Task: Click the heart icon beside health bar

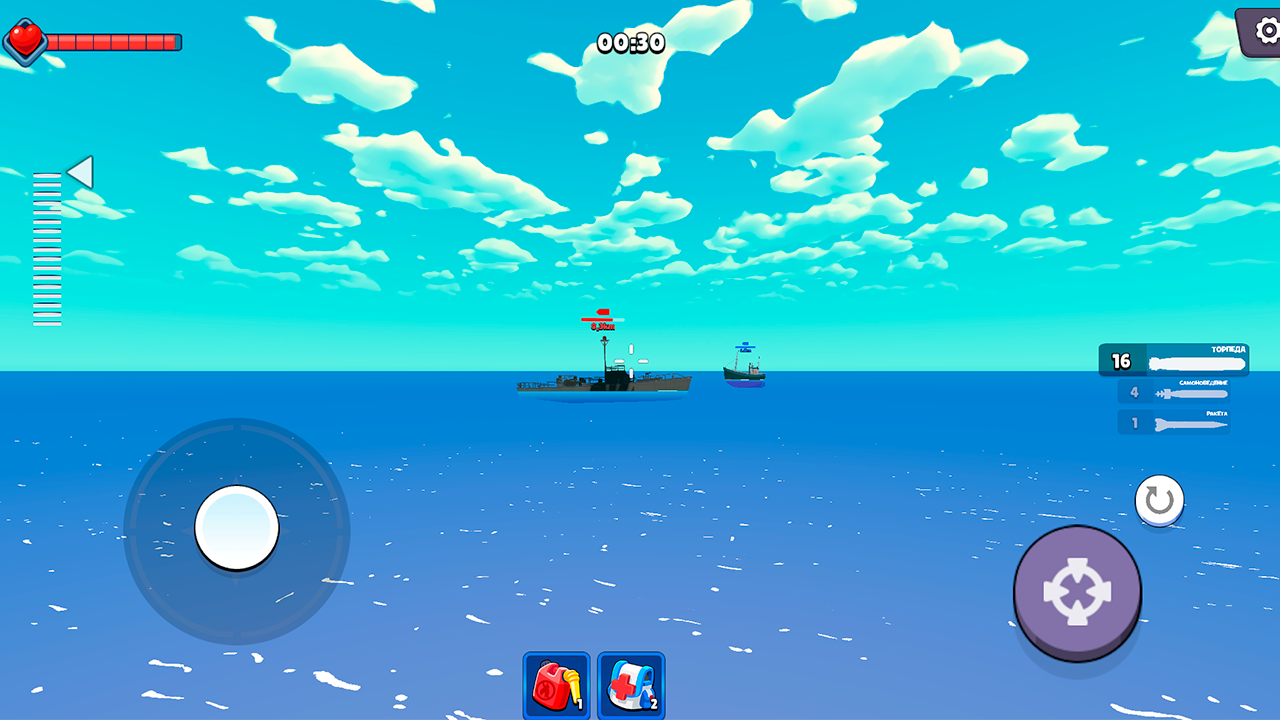Action: pyautogui.click(x=27, y=41)
